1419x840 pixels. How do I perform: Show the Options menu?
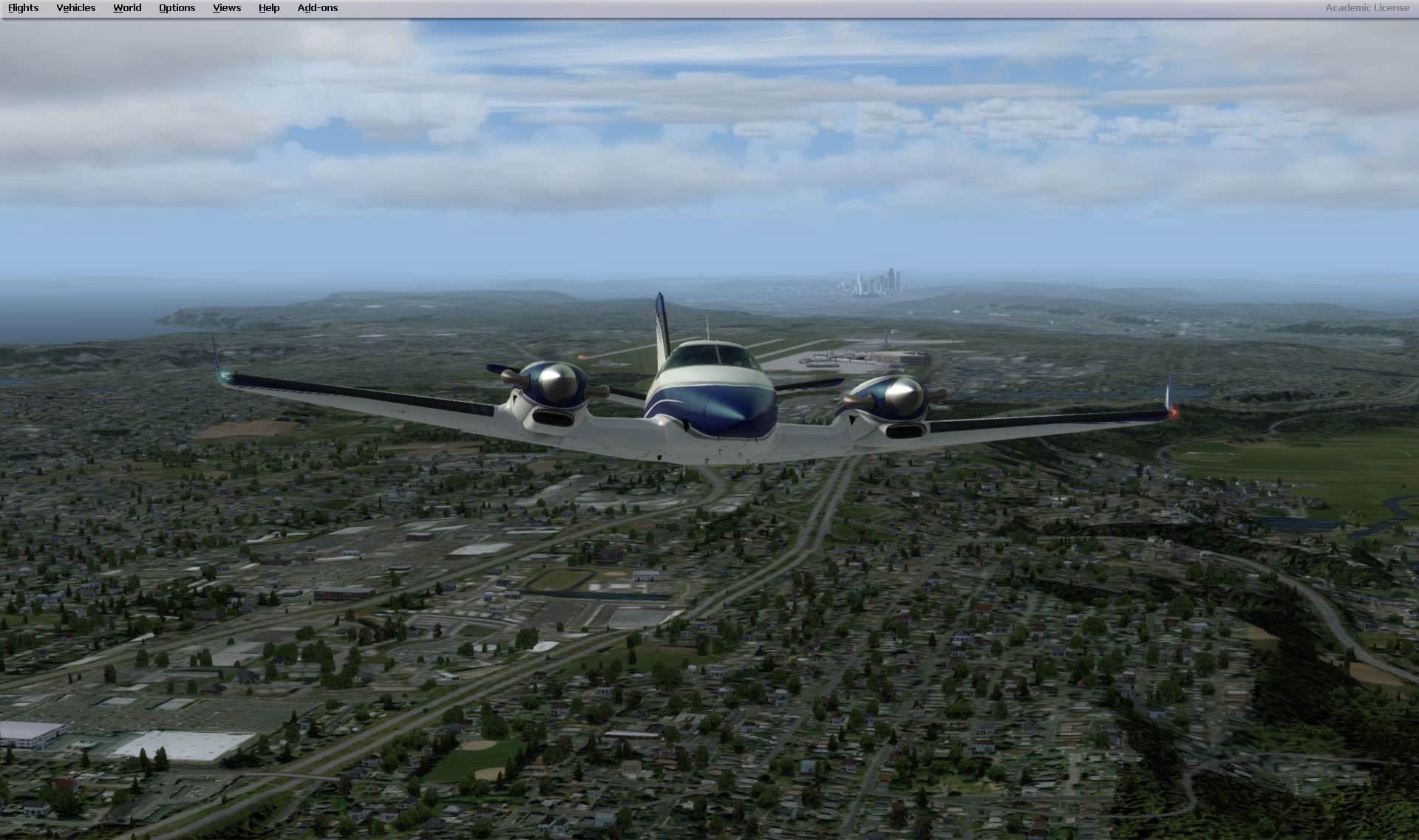(x=177, y=8)
